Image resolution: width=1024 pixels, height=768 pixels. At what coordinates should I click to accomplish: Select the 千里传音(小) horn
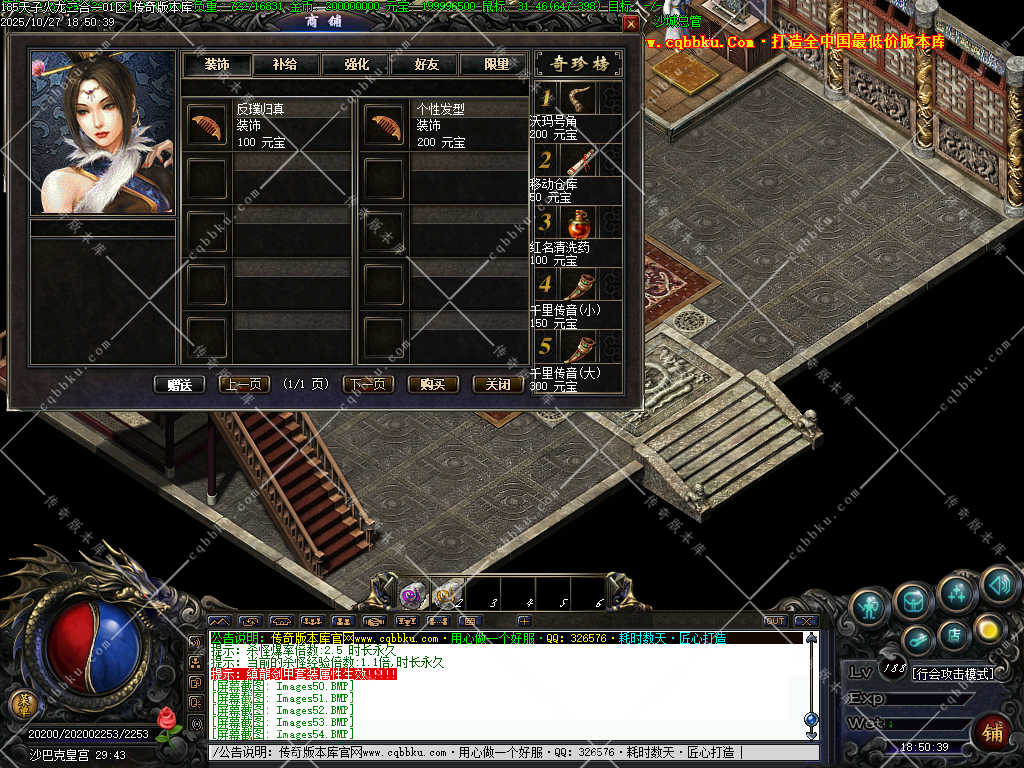pos(578,285)
